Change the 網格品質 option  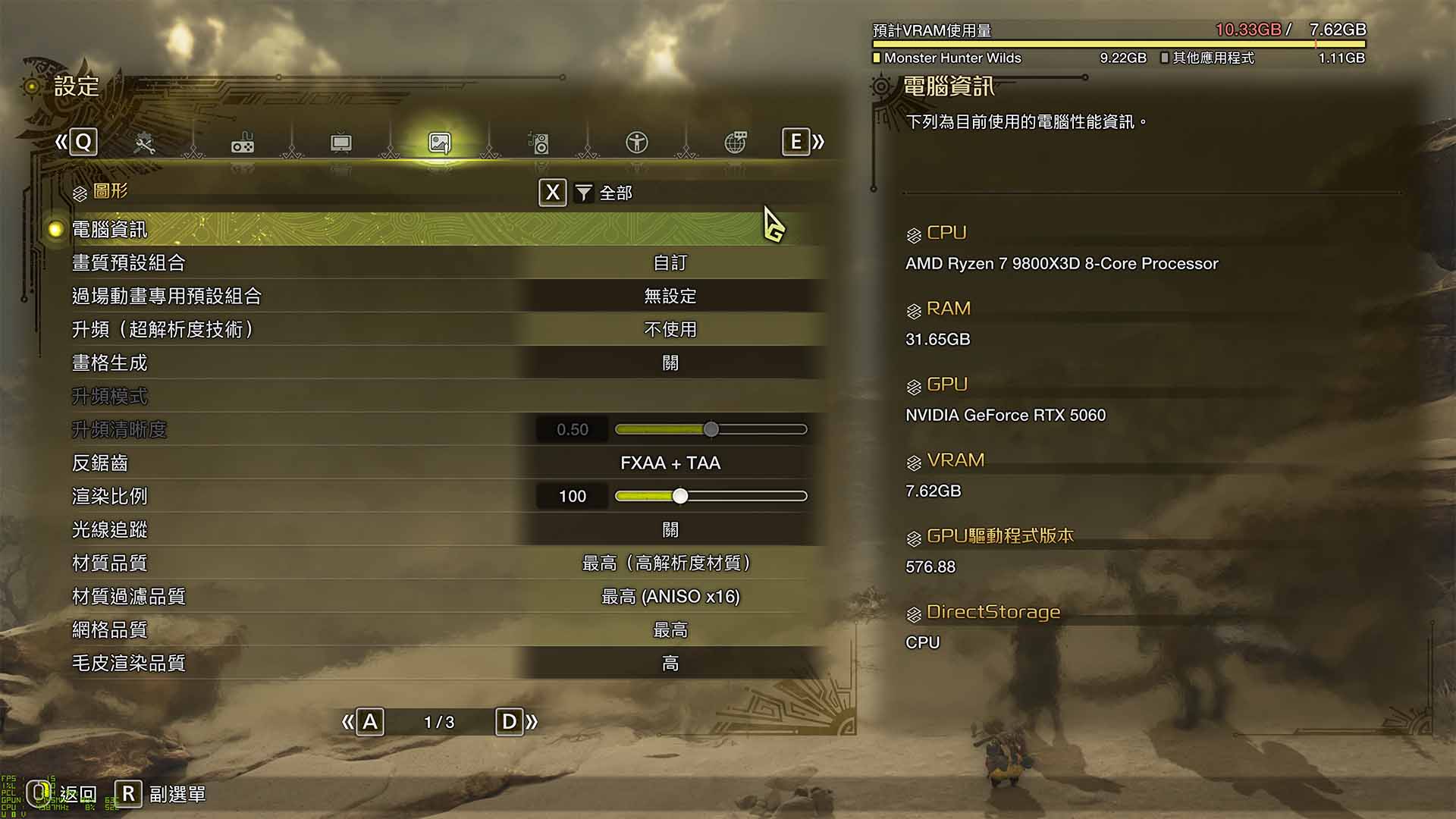click(670, 630)
